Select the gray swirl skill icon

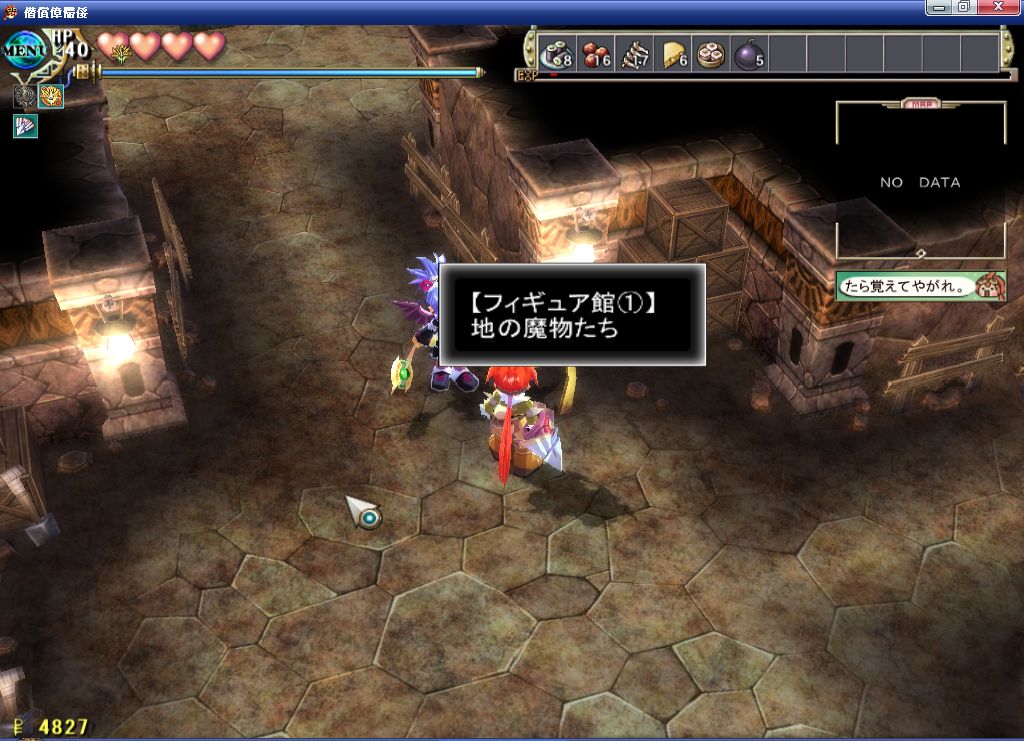pos(25,97)
